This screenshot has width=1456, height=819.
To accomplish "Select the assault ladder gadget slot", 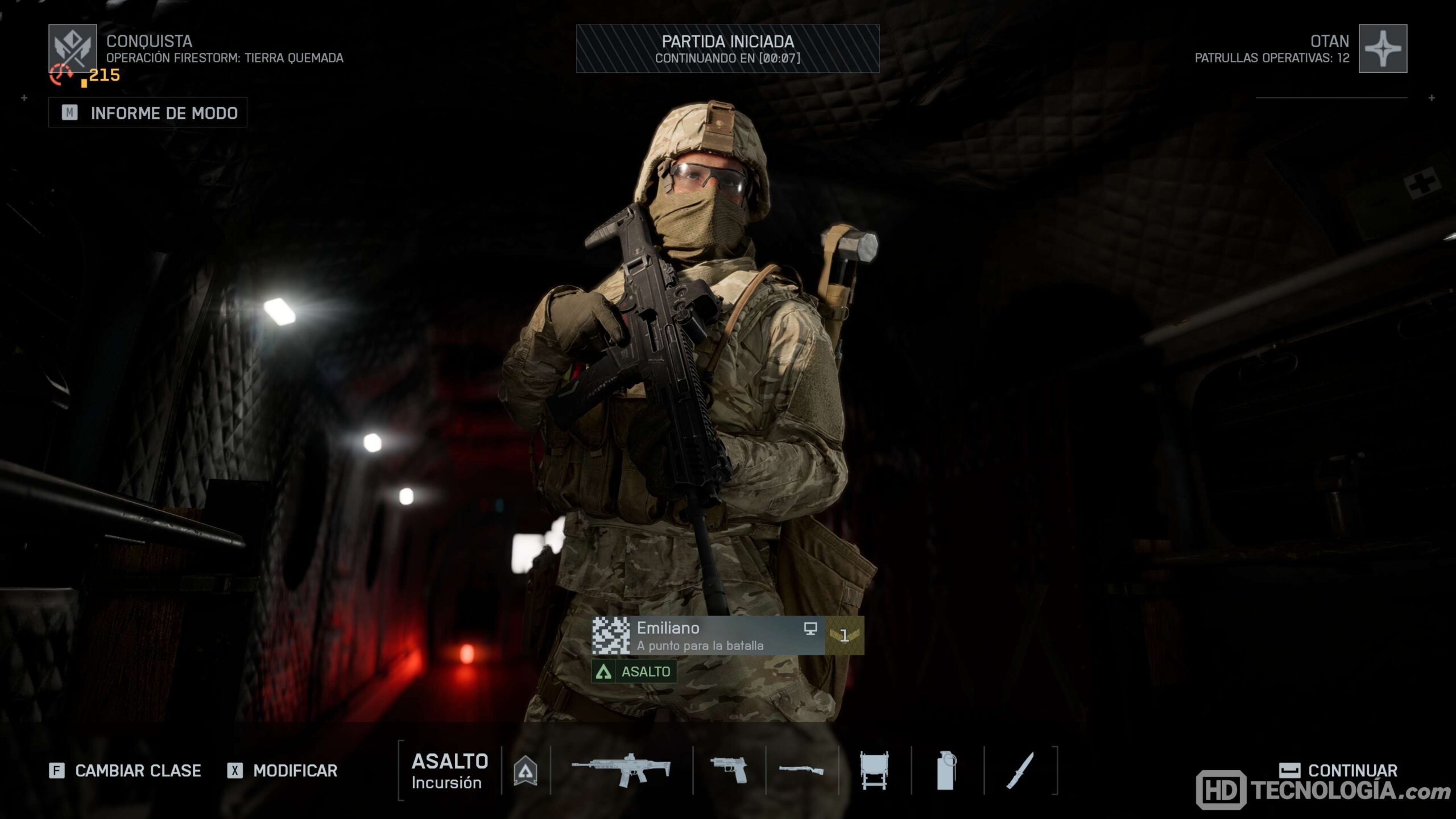I will tap(874, 771).
